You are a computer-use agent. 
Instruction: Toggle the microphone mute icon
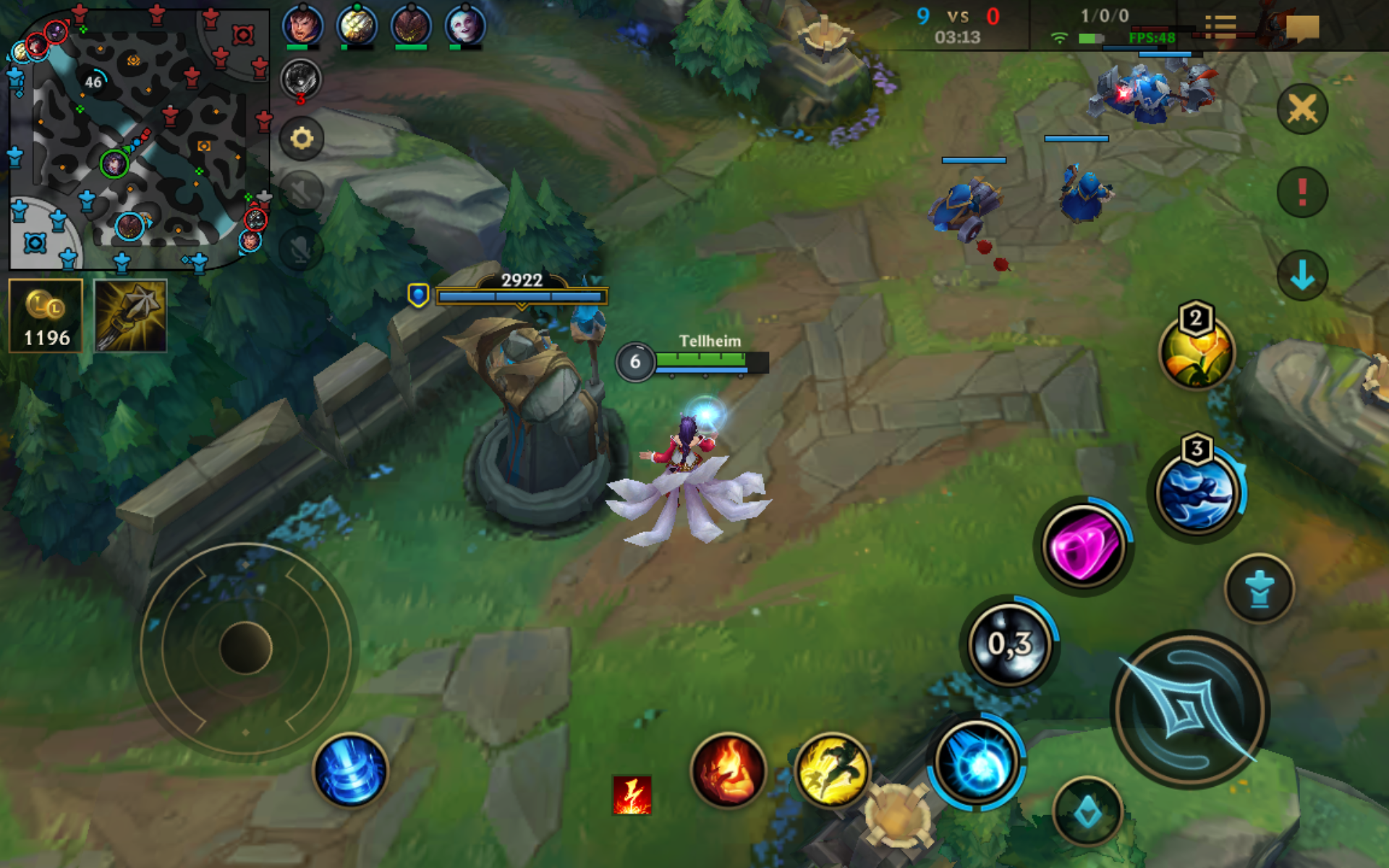coord(302,248)
